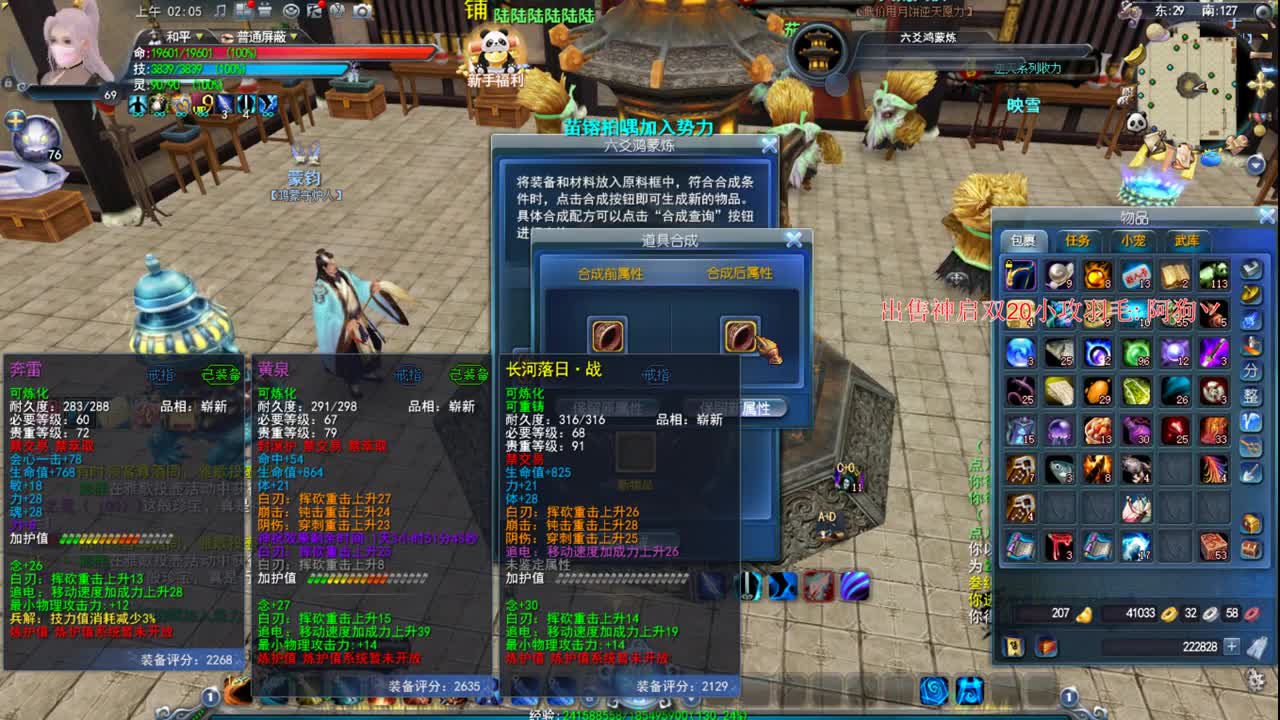Expand the 普通屏蔽 chat filter dropdown
Image resolution: width=1280 pixels, height=720 pixels.
coord(293,38)
